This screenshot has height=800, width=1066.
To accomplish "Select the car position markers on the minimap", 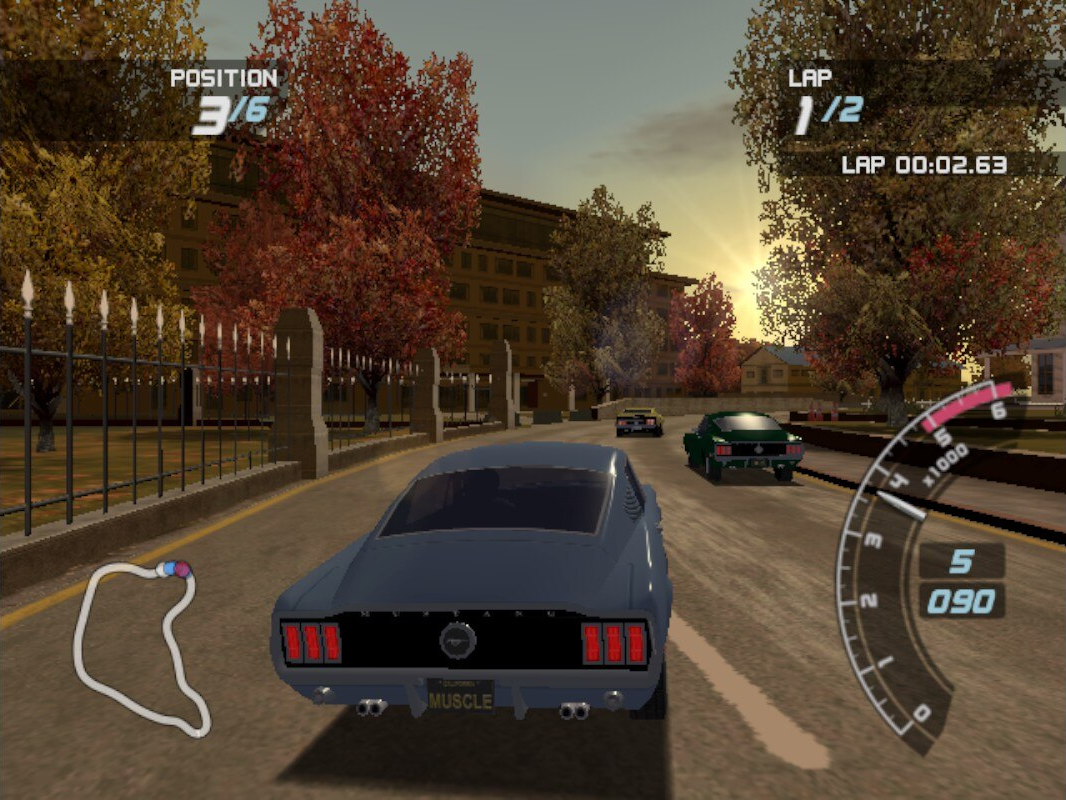I will tap(176, 569).
